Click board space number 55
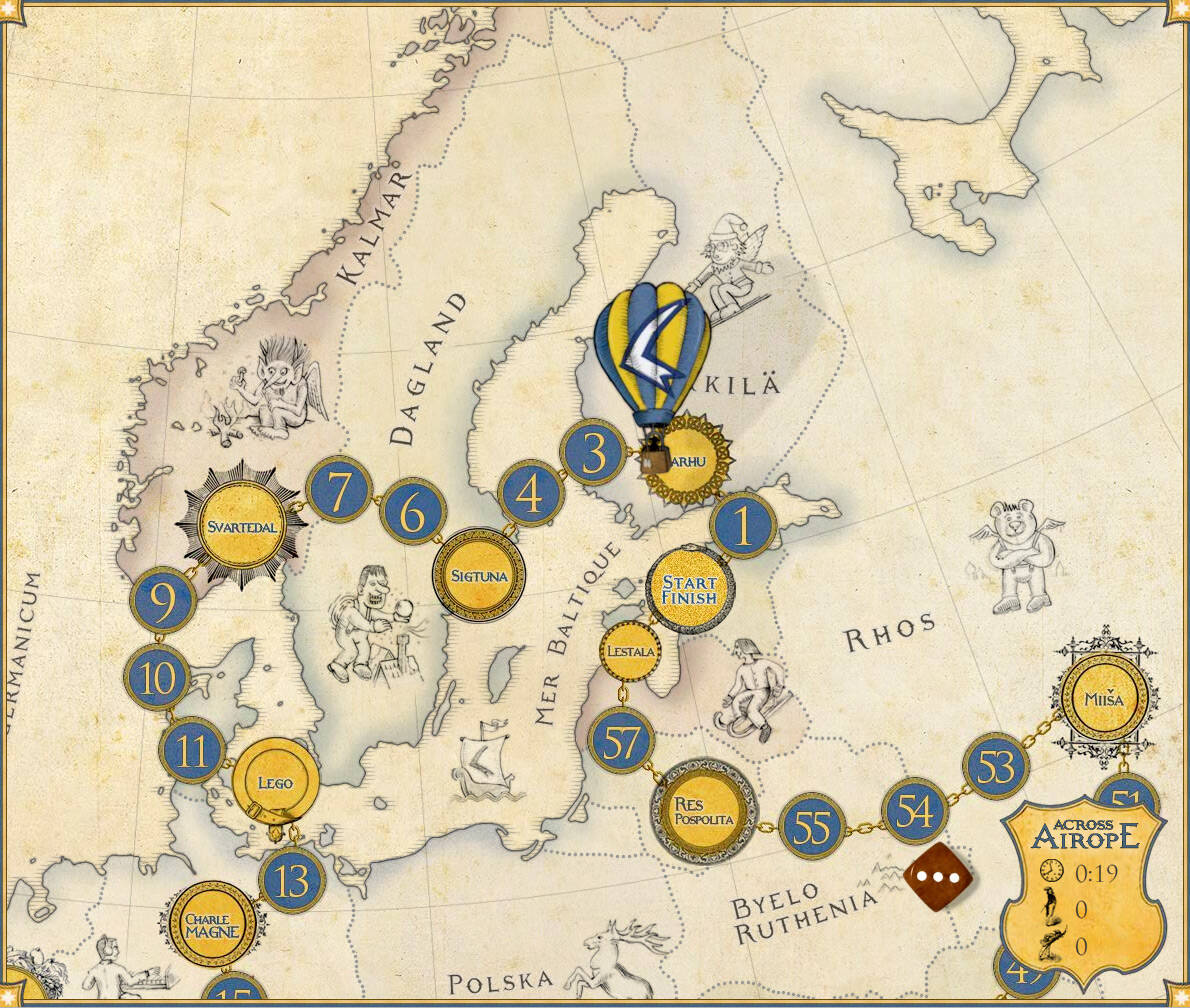 tap(812, 827)
